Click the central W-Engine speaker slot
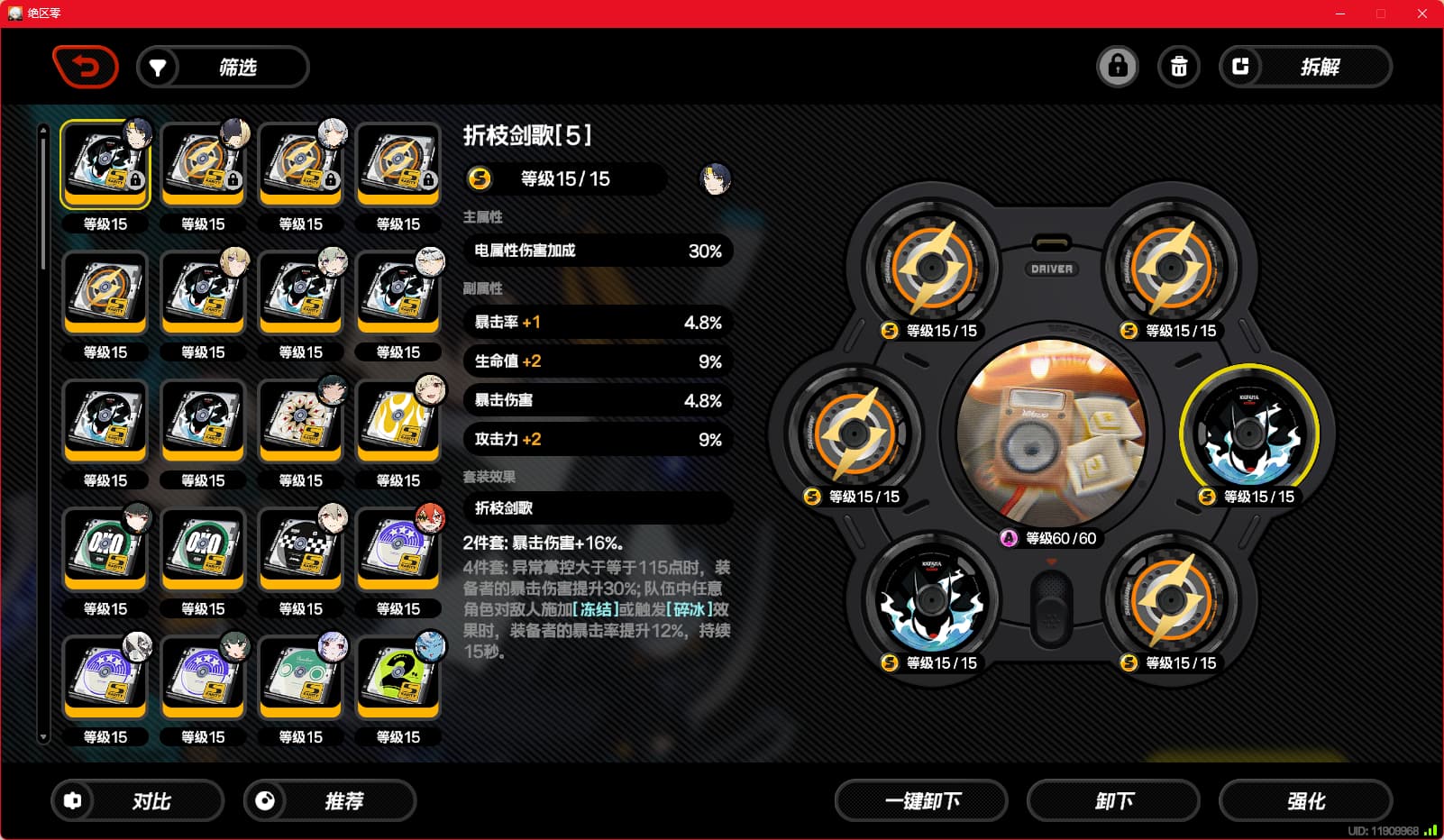Image resolution: width=1444 pixels, height=840 pixels. click(x=1051, y=434)
